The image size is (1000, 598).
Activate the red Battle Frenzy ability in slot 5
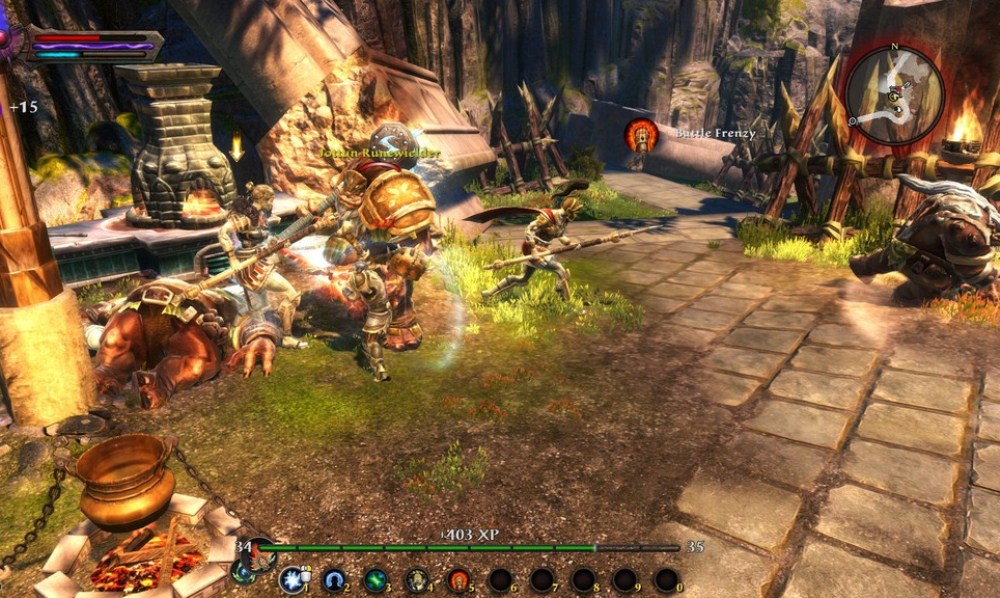click(x=458, y=579)
